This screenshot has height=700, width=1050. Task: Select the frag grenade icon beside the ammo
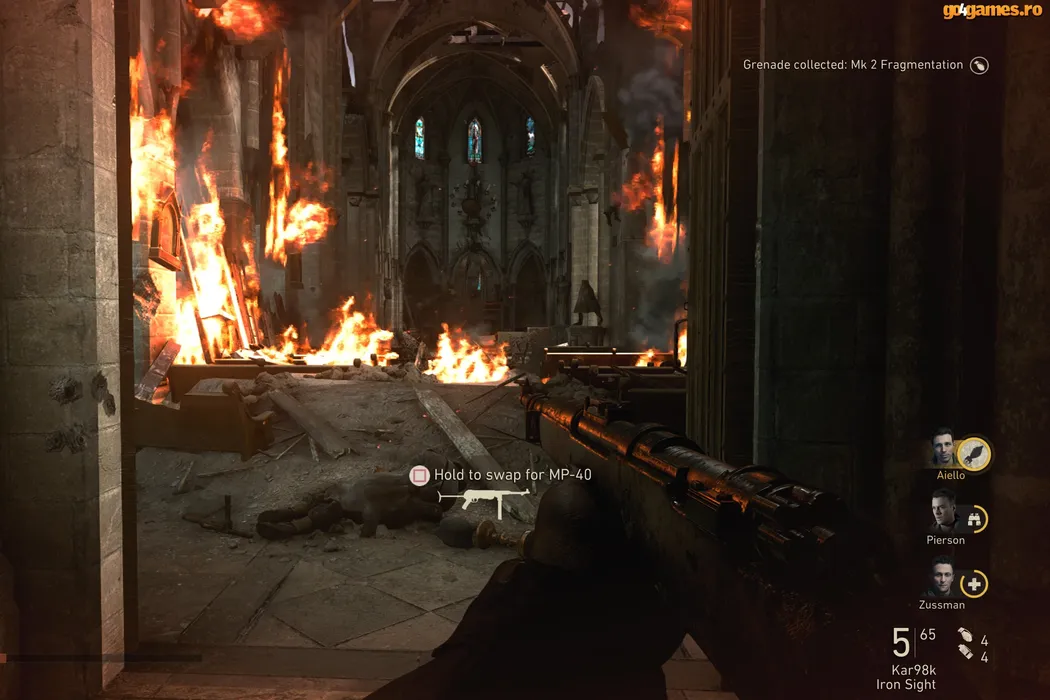point(964,635)
